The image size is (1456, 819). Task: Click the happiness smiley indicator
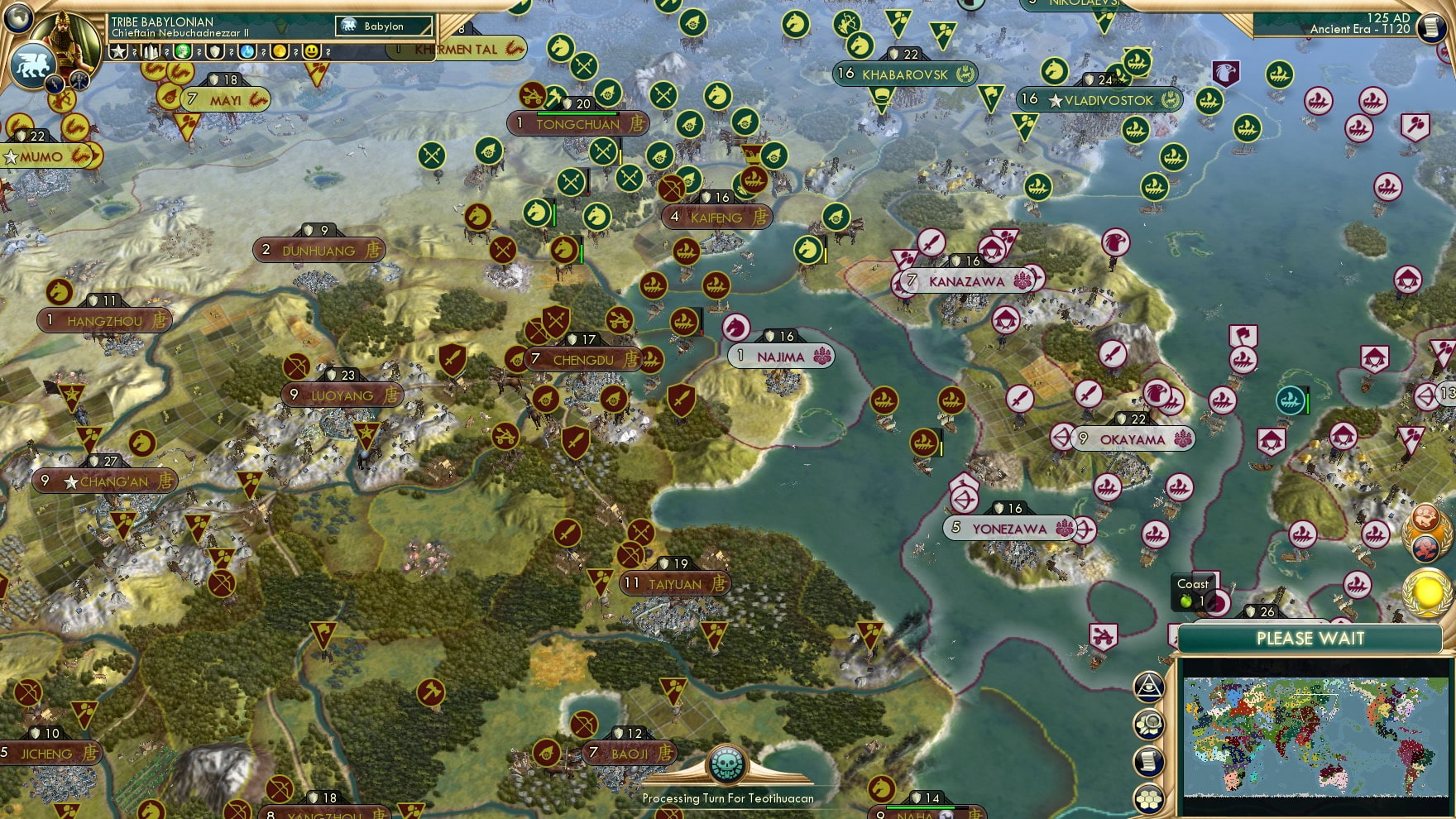click(x=312, y=52)
